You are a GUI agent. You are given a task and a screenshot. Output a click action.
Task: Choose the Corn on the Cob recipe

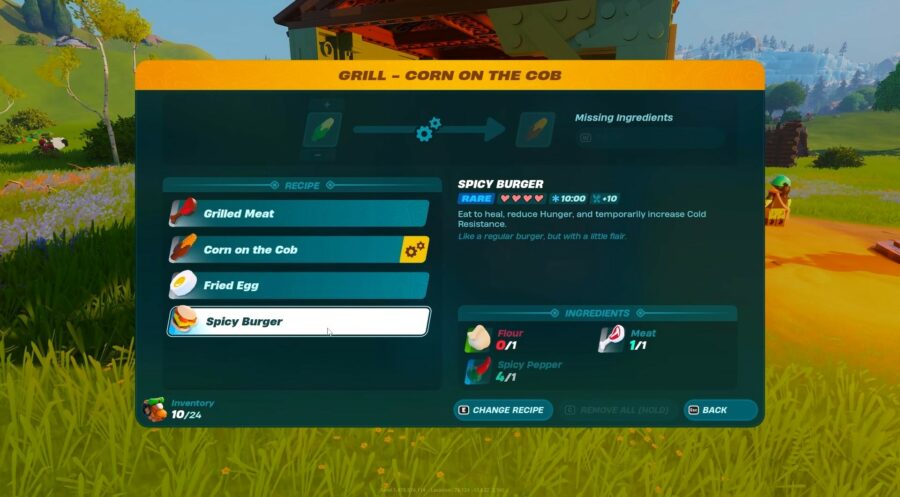click(x=297, y=249)
